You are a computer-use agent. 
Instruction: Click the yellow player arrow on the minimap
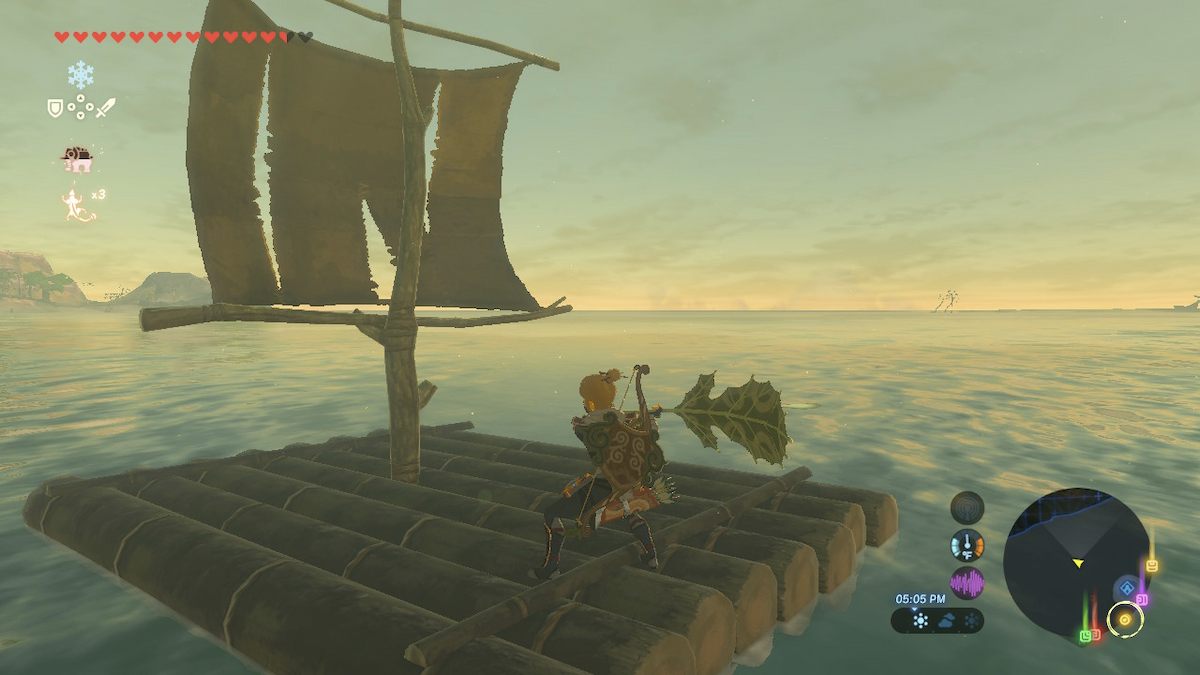click(1078, 564)
